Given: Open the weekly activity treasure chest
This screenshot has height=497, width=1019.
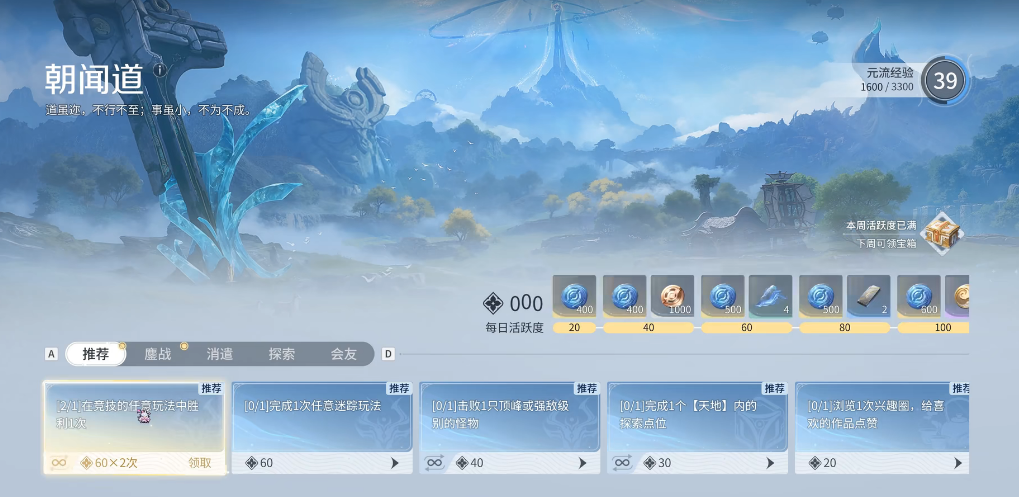Looking at the screenshot, I should pyautogui.click(x=942, y=233).
